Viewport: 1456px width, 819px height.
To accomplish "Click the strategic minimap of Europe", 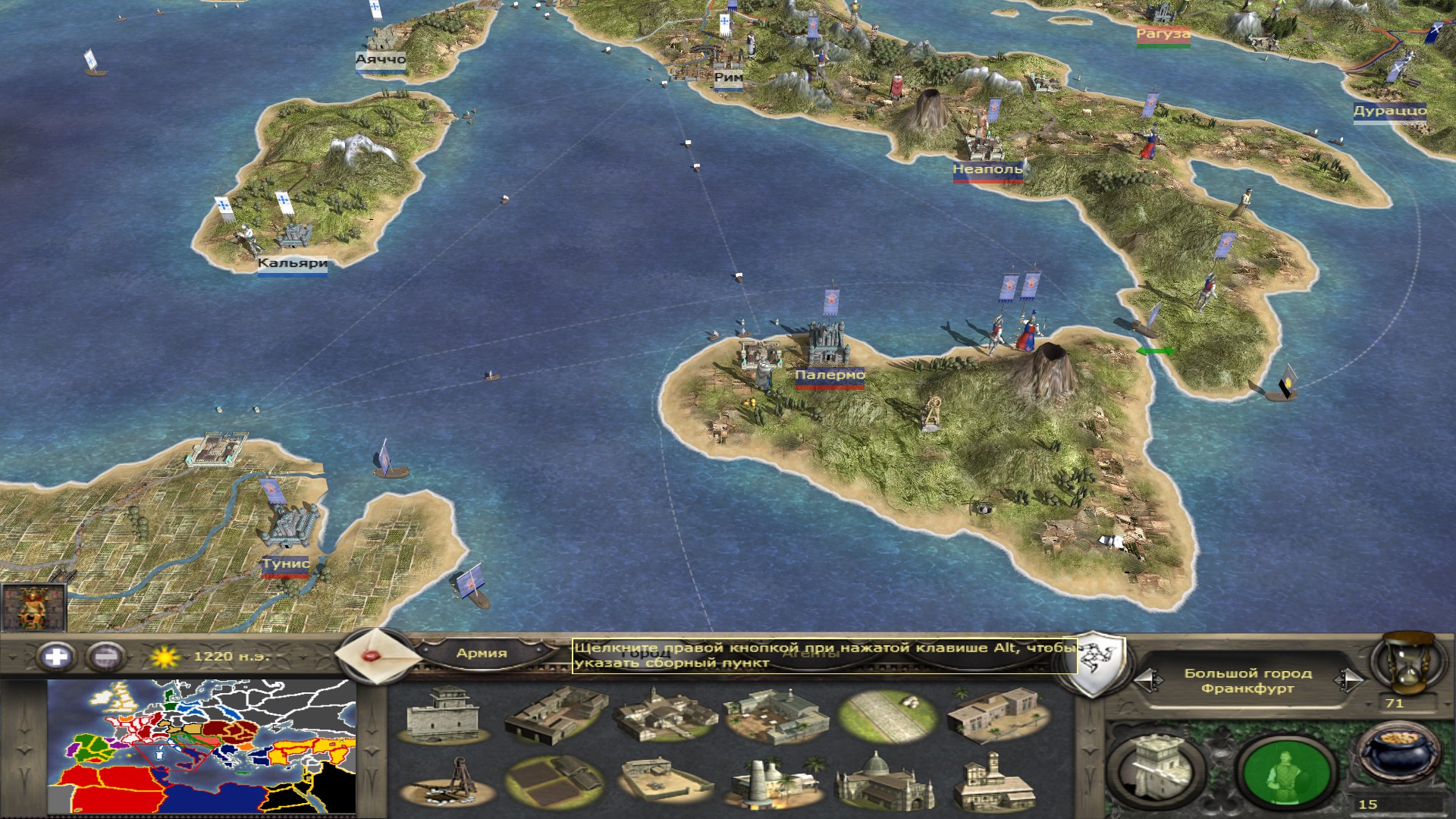I will coord(202,746).
